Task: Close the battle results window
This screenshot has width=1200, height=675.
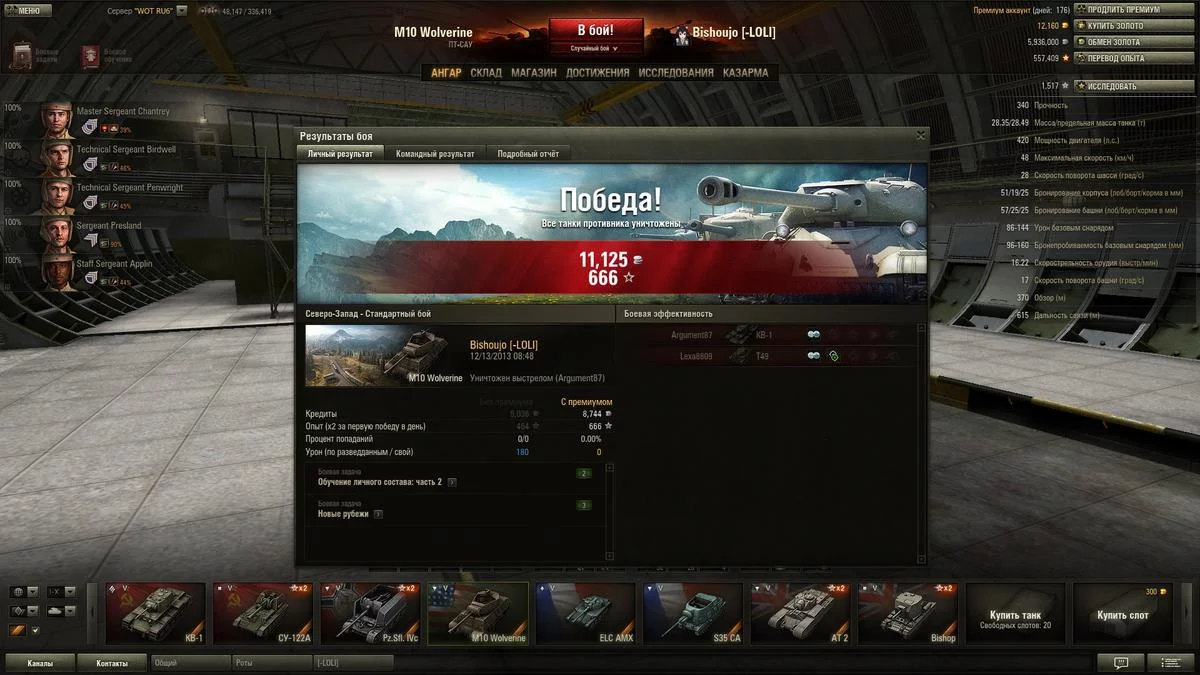Action: (x=920, y=135)
